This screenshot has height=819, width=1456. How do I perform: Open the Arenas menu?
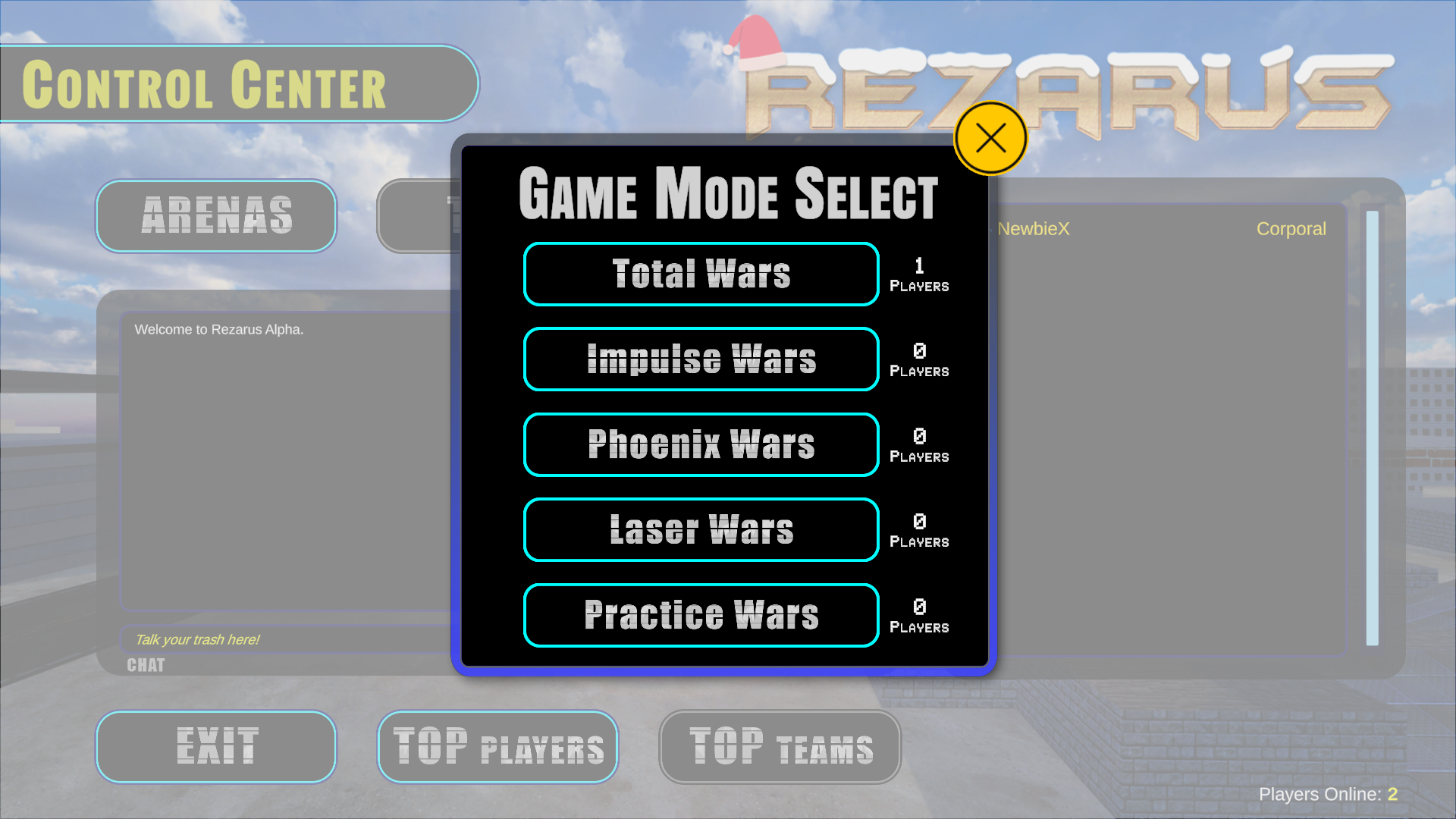[216, 216]
